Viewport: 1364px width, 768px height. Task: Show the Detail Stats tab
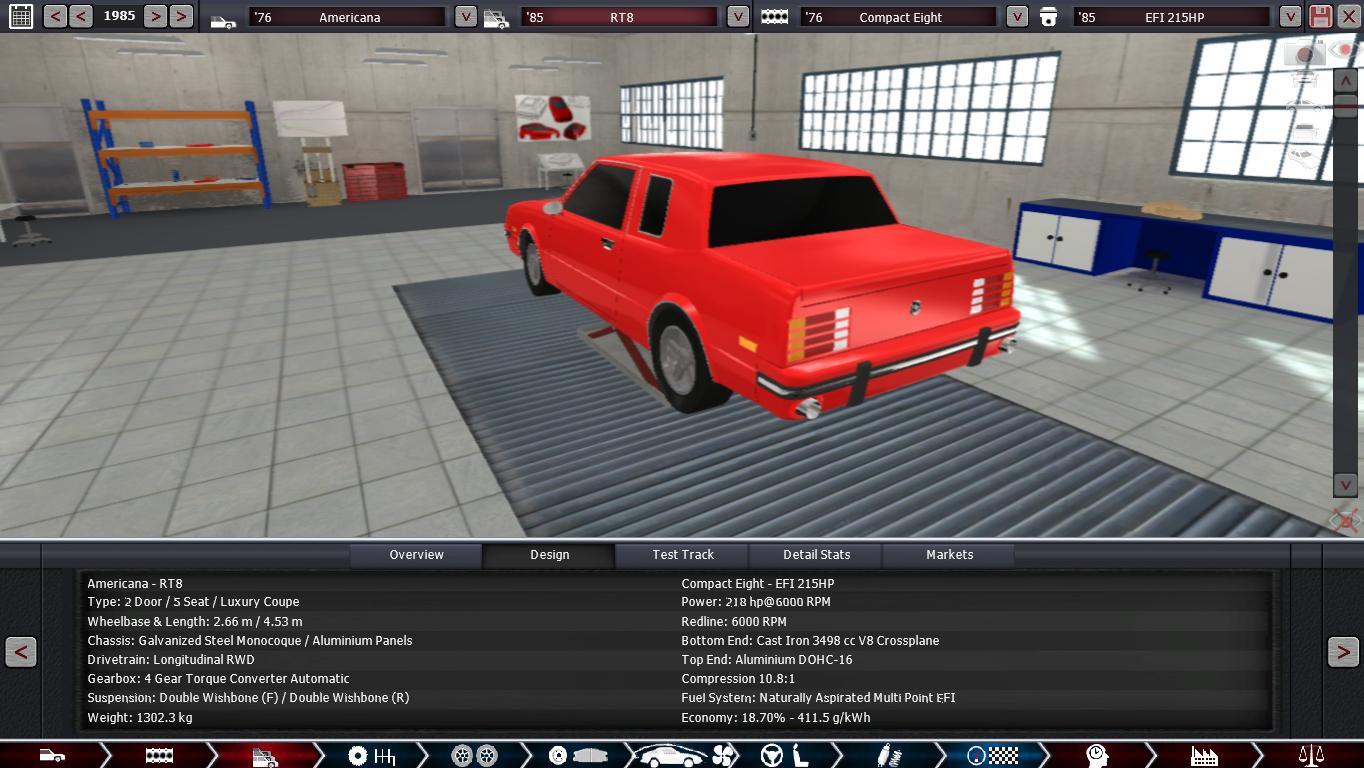pyautogui.click(x=816, y=555)
